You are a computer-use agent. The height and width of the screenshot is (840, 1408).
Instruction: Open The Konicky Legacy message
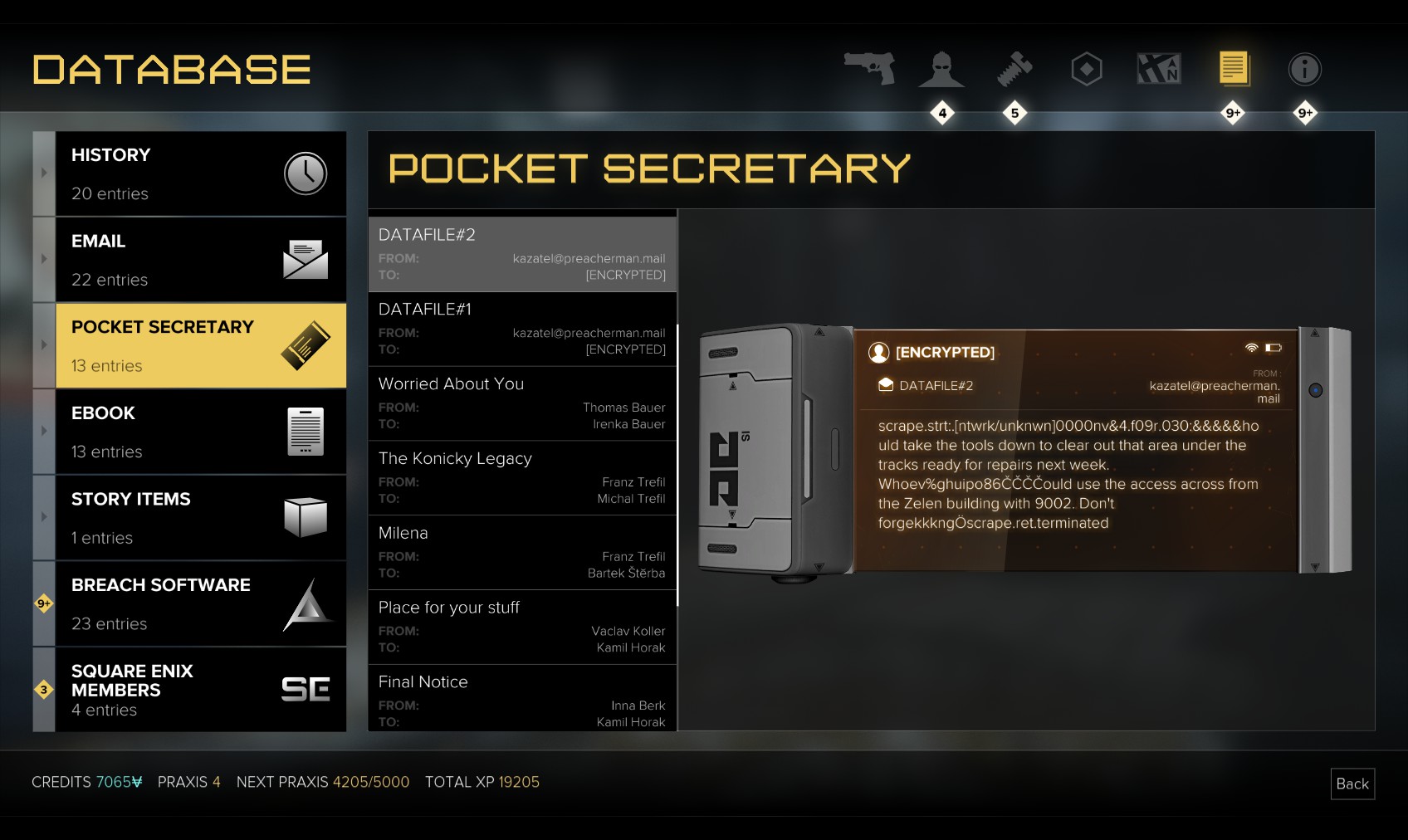click(x=522, y=478)
